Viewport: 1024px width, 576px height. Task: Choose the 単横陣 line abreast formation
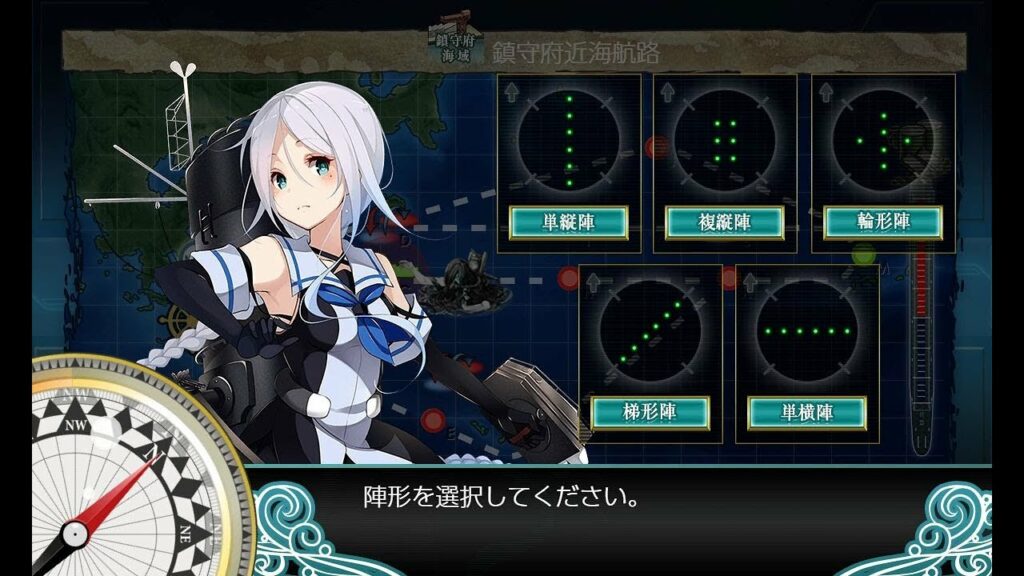tap(806, 411)
